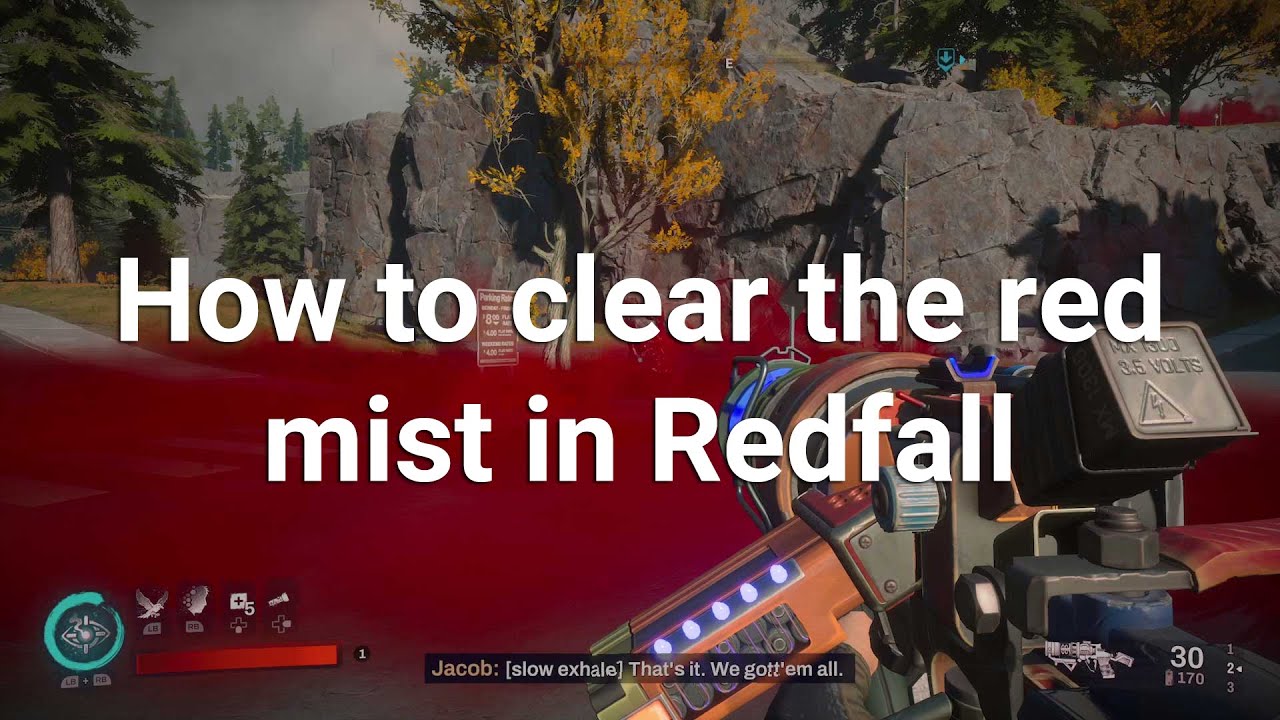
Task: Select the flare gun icon in the HUD
Action: (278, 600)
